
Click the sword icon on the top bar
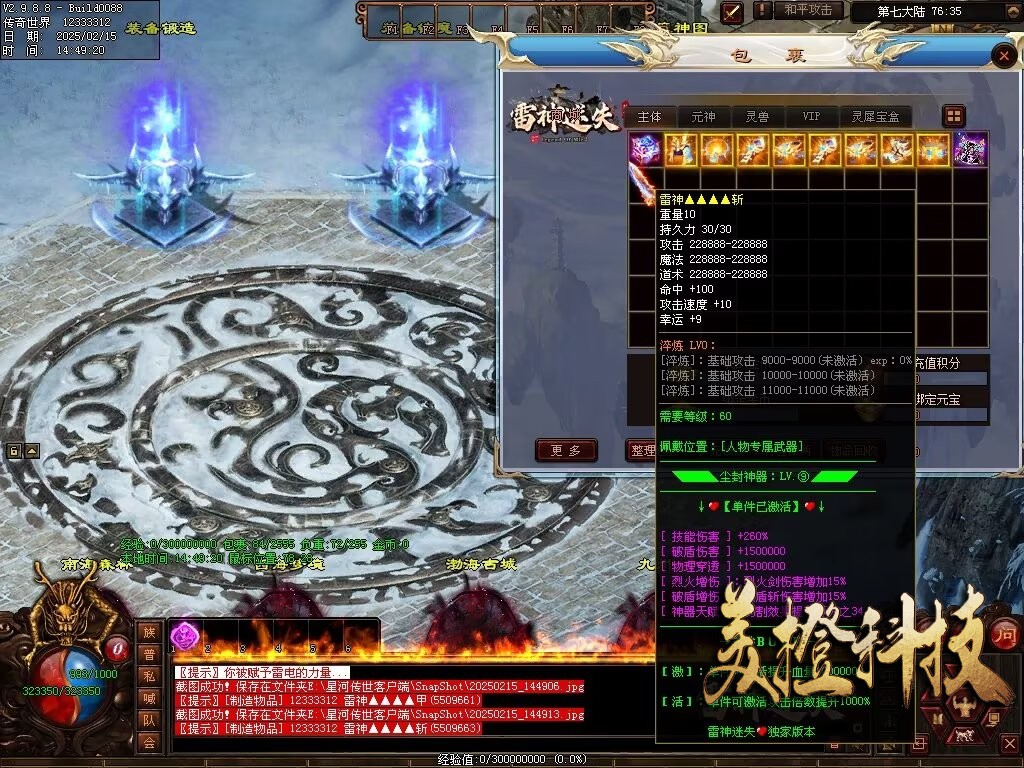point(733,12)
